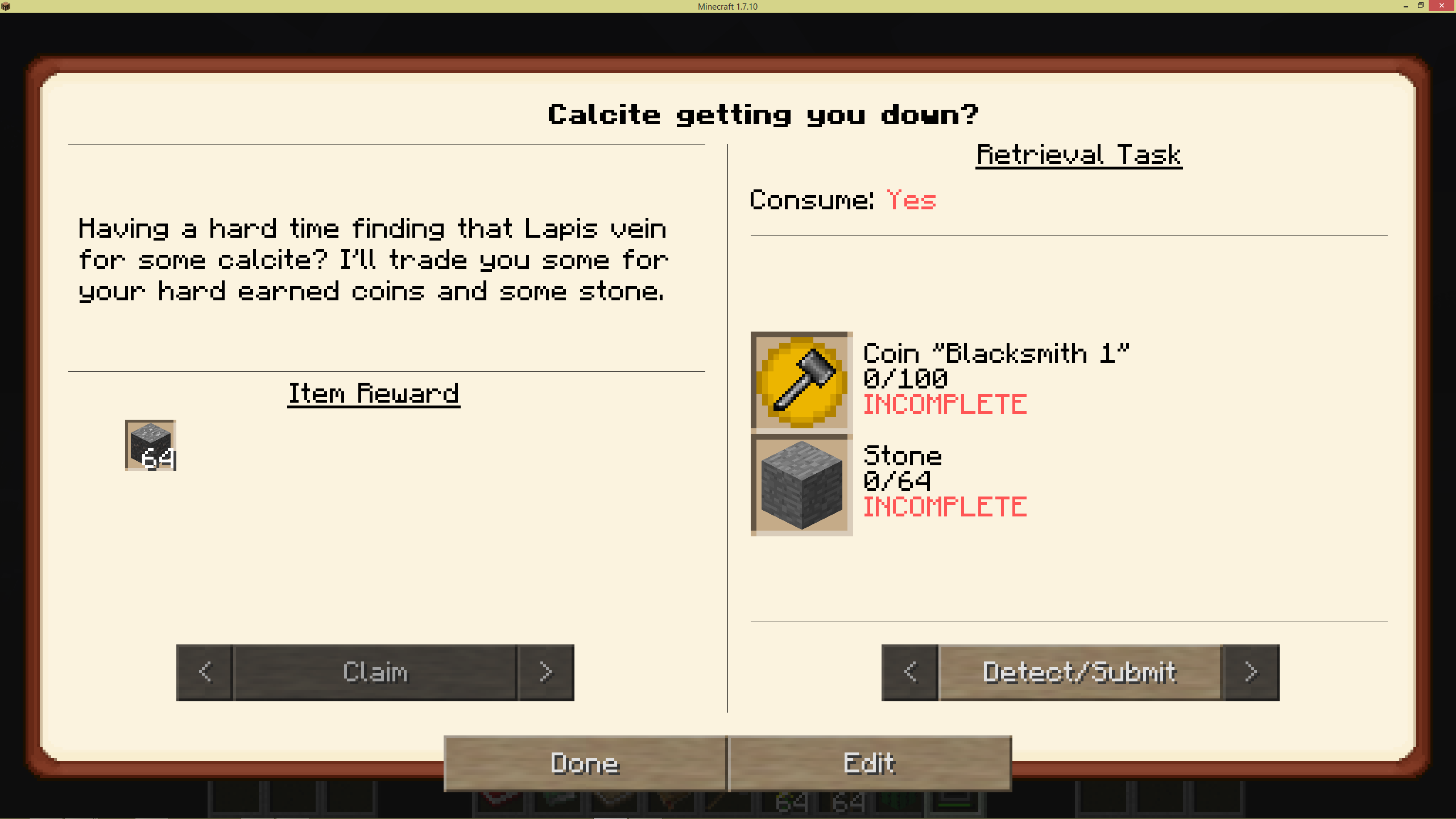Click the Item Reward heading

(x=374, y=394)
